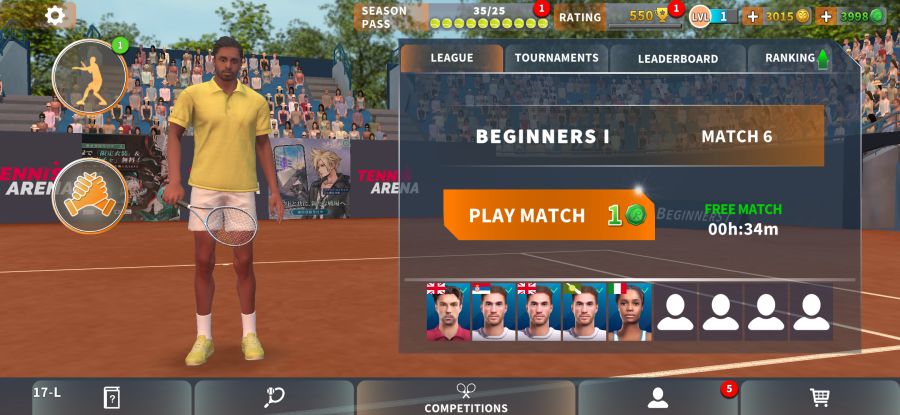Screen dimensions: 900x415
Task: Open the racket equipment tab
Action: [x=274, y=398]
